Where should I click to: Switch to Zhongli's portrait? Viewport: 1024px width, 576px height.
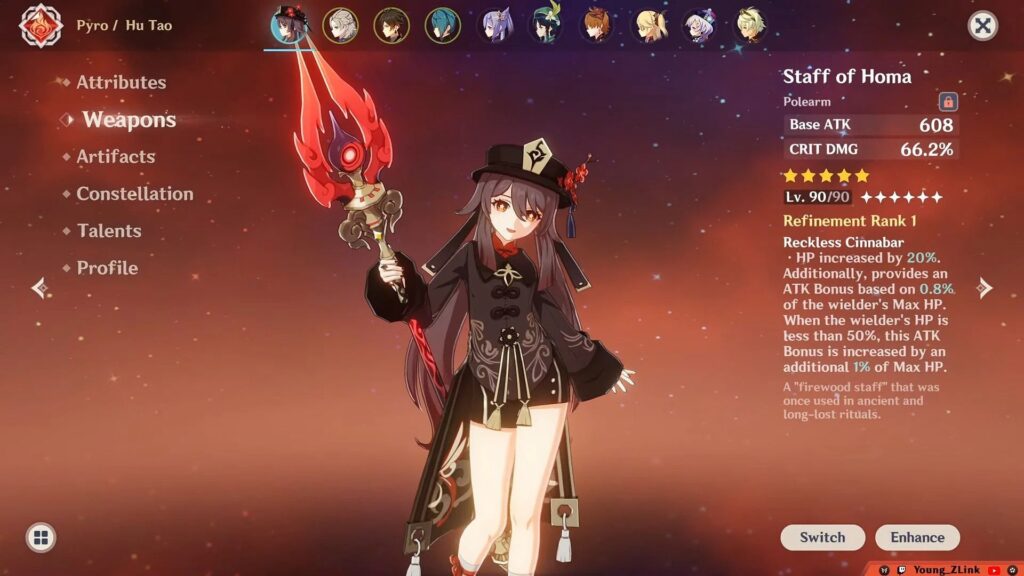click(391, 25)
